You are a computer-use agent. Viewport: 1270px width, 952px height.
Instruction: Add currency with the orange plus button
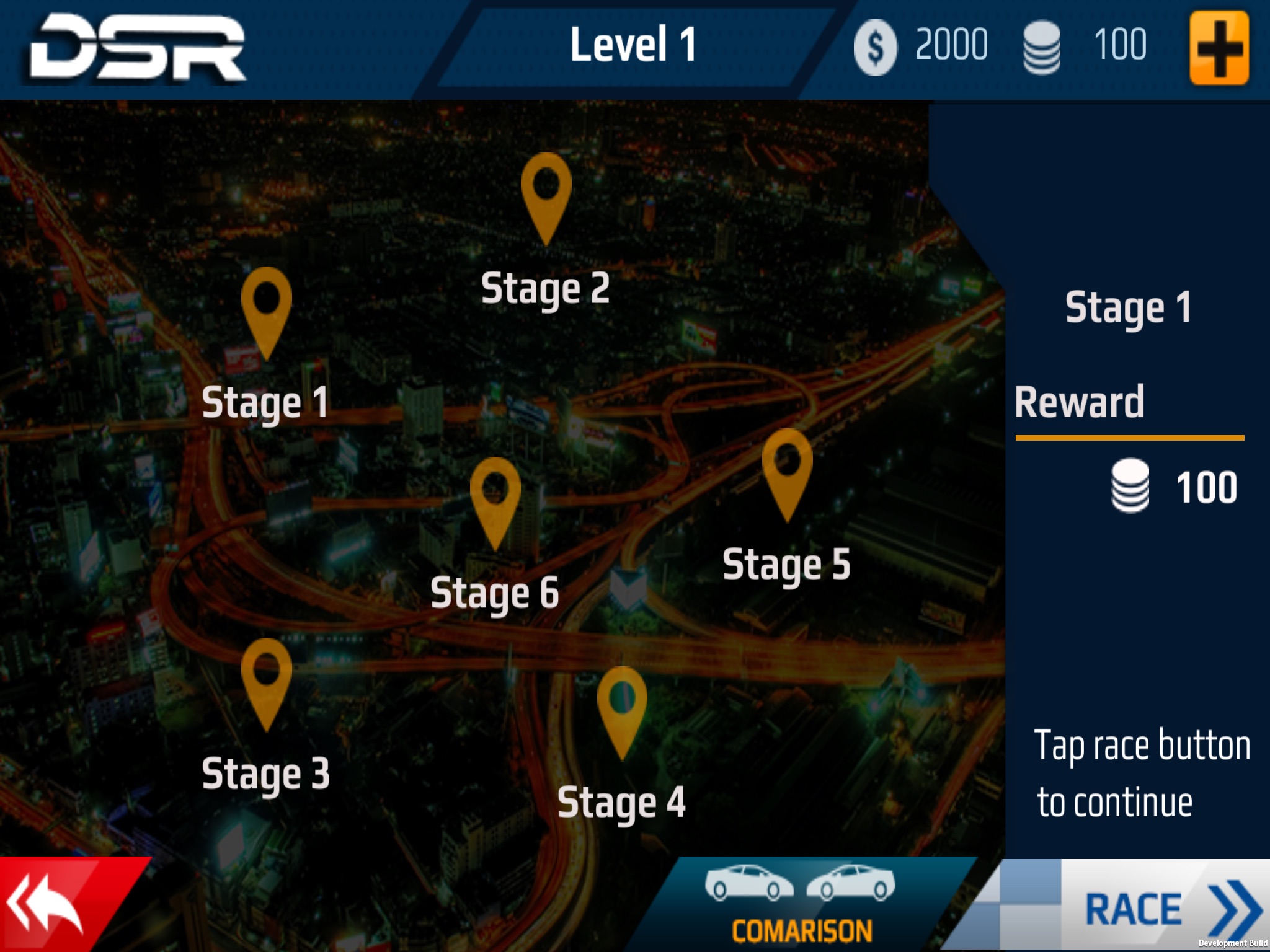(x=1219, y=48)
